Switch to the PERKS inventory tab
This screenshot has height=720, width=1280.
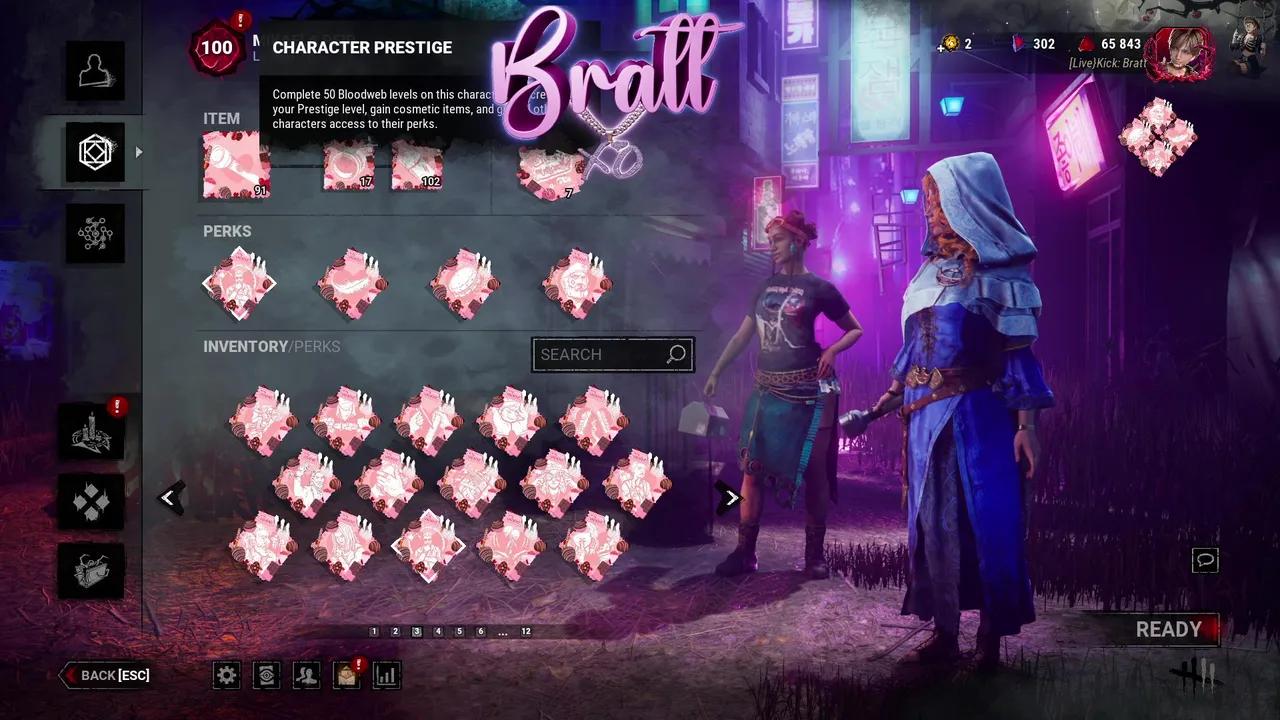click(318, 346)
